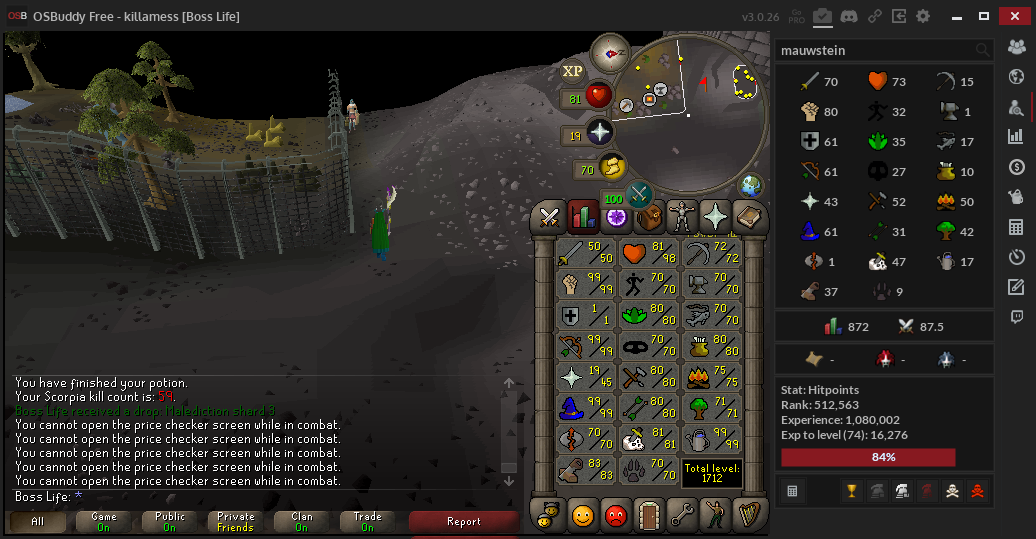Open the Options wrench tab
Image resolution: width=1036 pixels, height=539 pixels.
(x=683, y=515)
